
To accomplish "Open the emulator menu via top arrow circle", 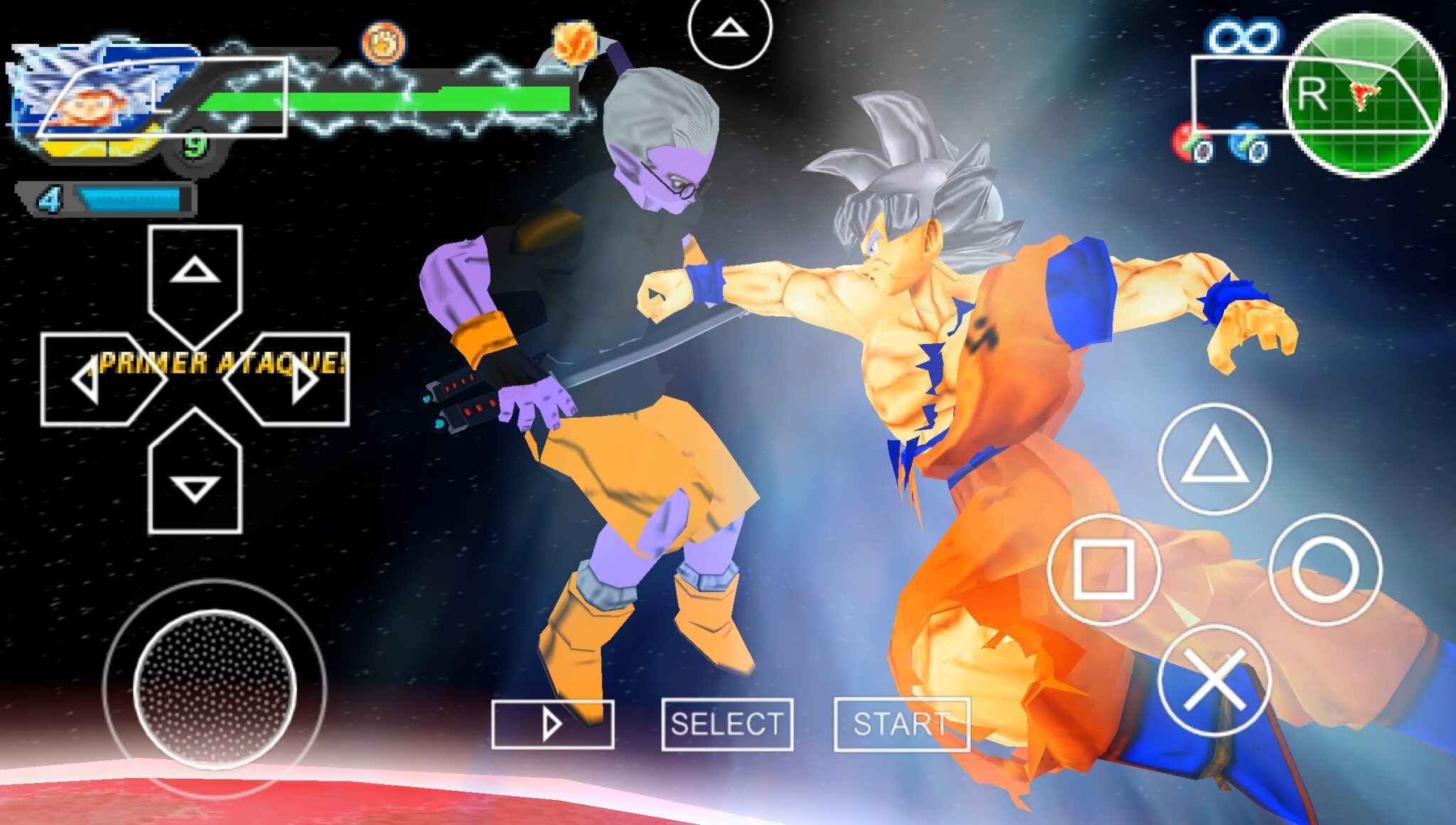I will (729, 28).
